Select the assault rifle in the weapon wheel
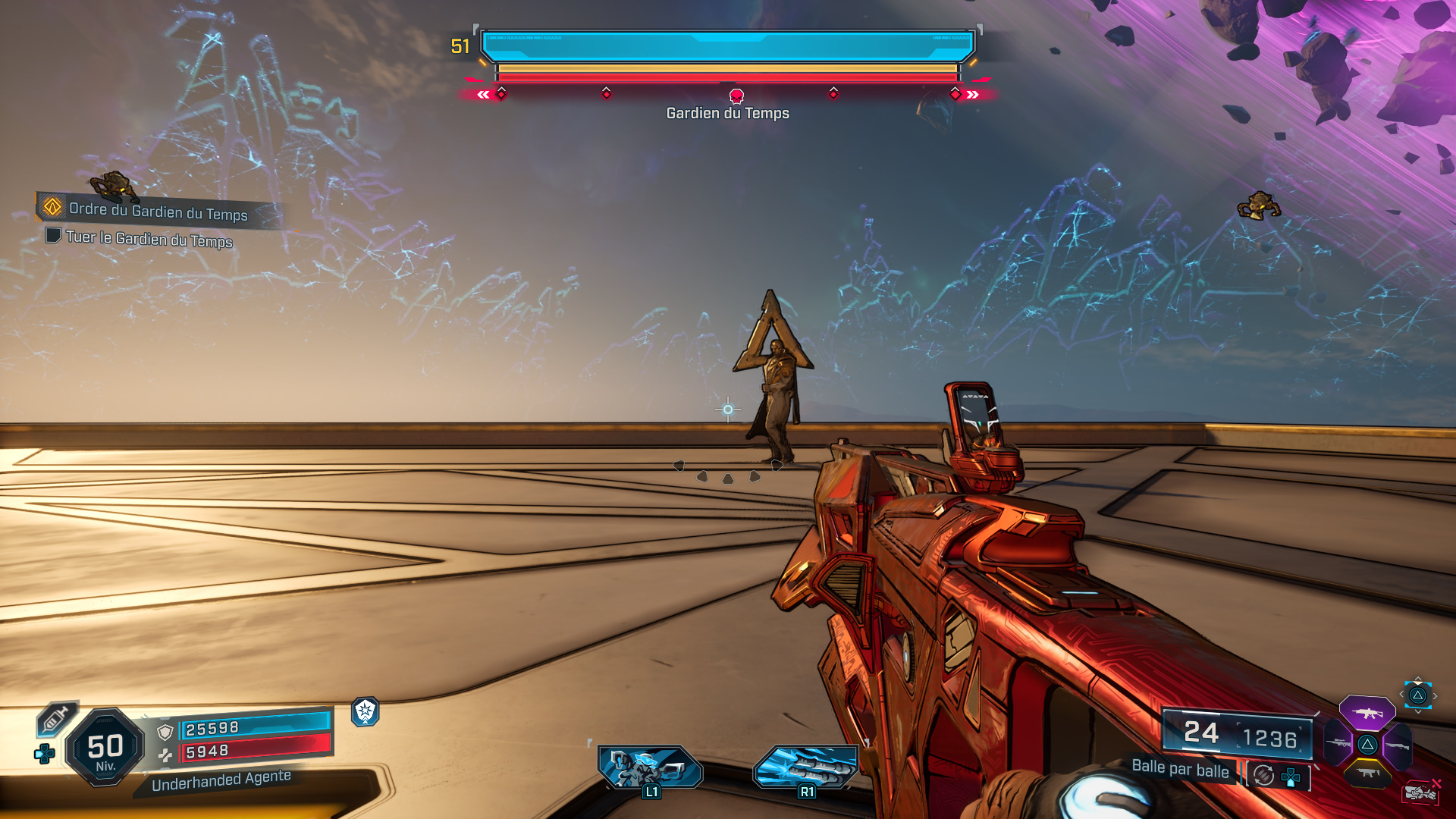This screenshot has width=1456, height=819. 1367,714
